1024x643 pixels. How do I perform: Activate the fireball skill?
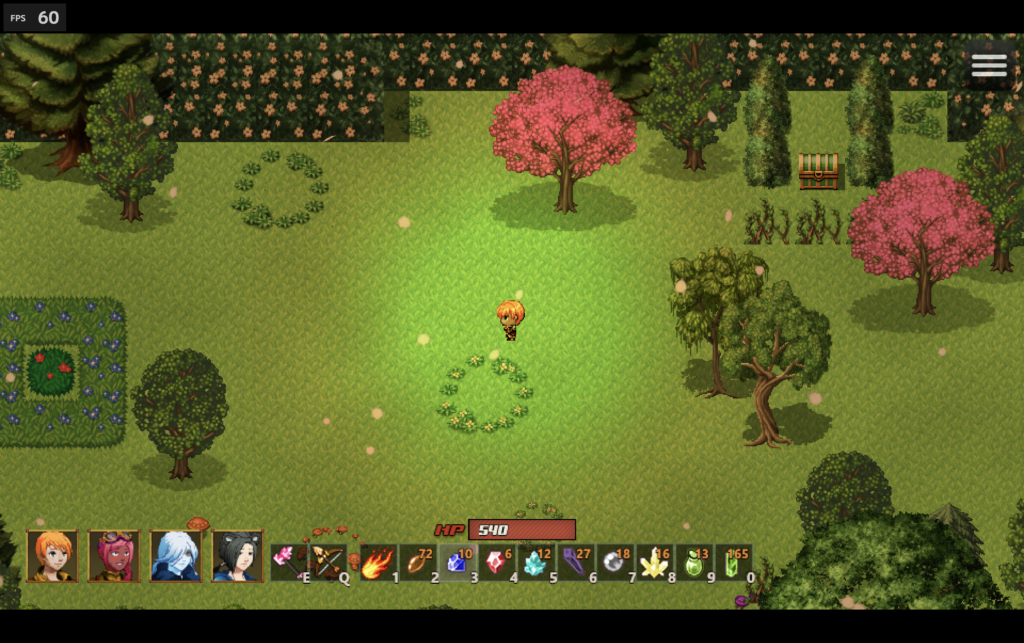point(378,563)
